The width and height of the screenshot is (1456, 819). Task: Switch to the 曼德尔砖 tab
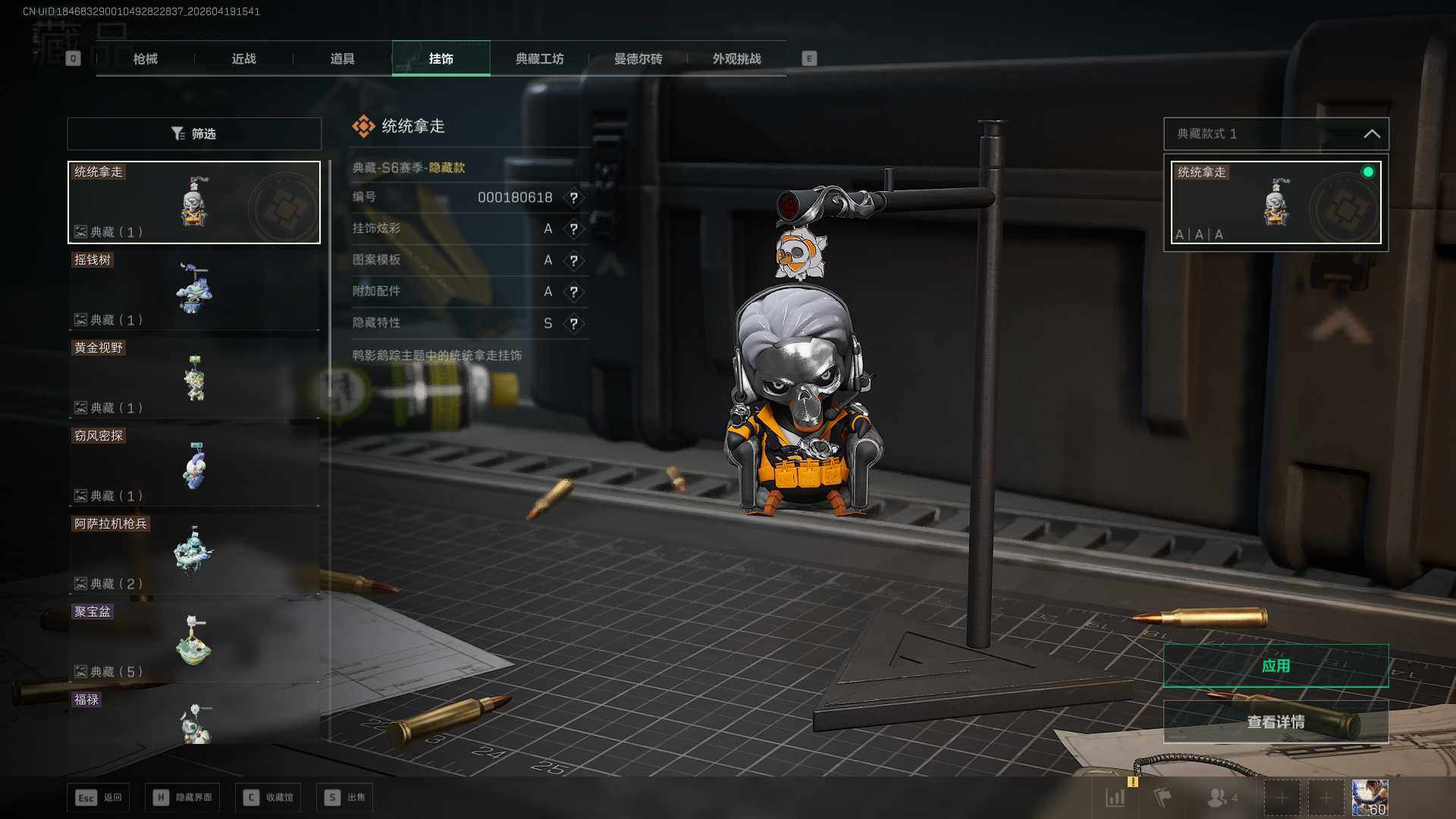click(638, 59)
